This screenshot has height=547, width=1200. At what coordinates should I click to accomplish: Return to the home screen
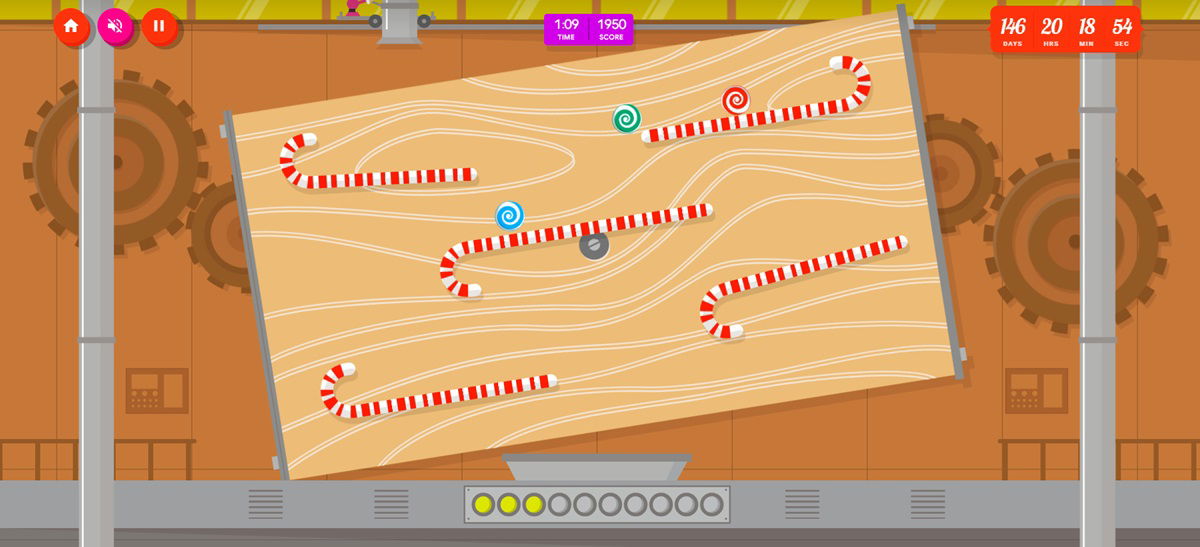(x=71, y=26)
